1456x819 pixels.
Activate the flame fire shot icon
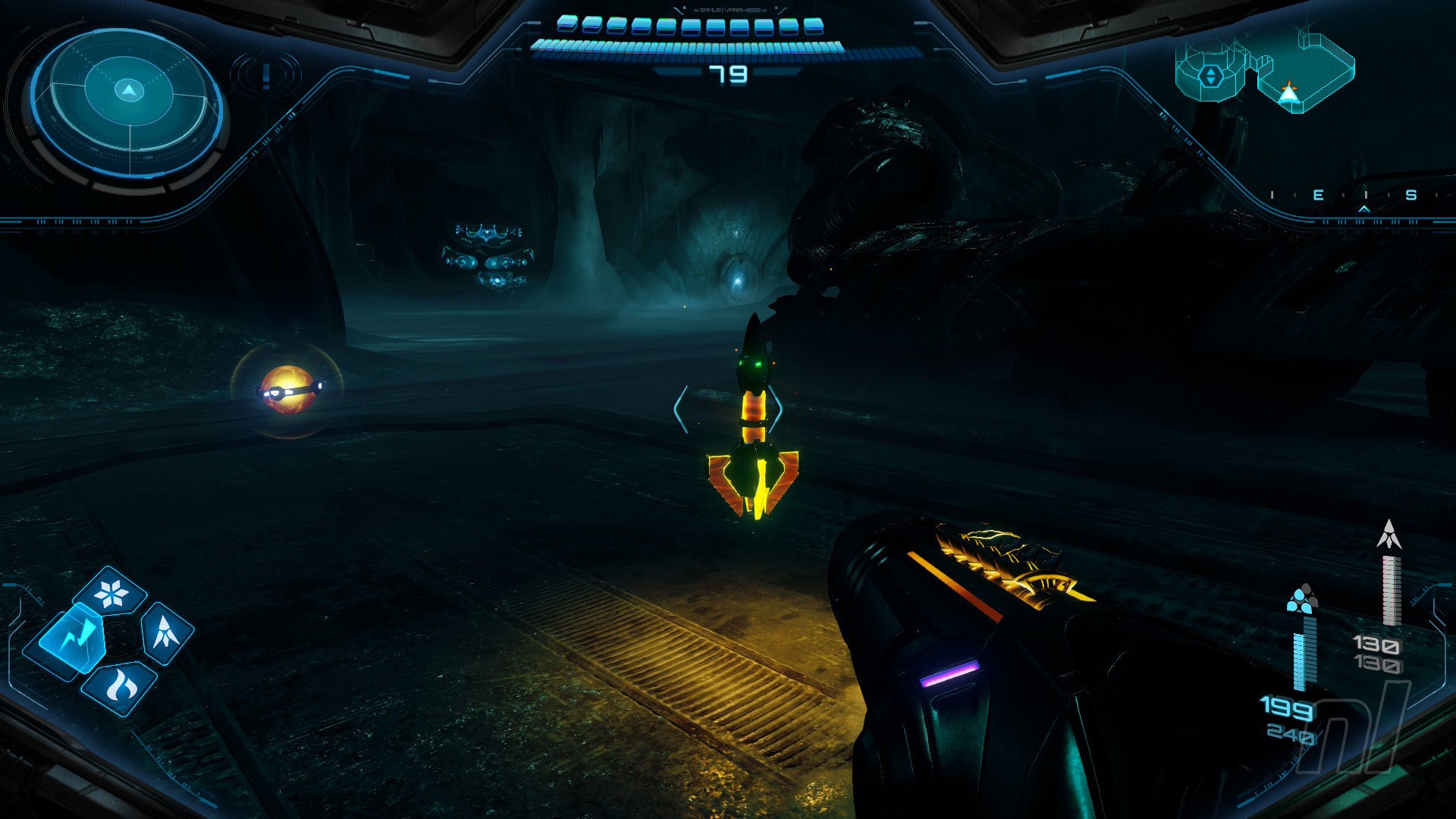[x=120, y=687]
